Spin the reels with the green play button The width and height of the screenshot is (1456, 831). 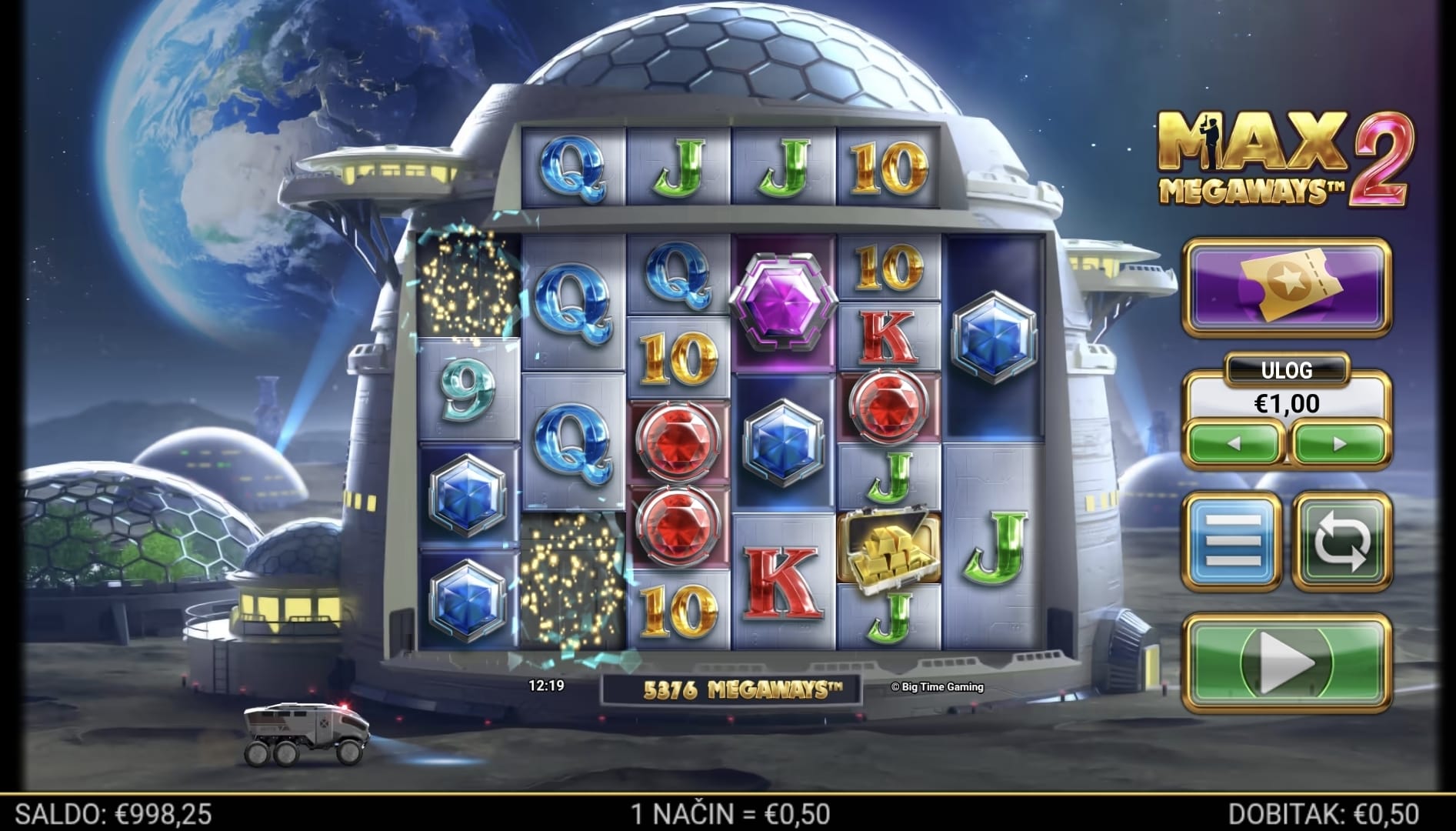(1288, 662)
